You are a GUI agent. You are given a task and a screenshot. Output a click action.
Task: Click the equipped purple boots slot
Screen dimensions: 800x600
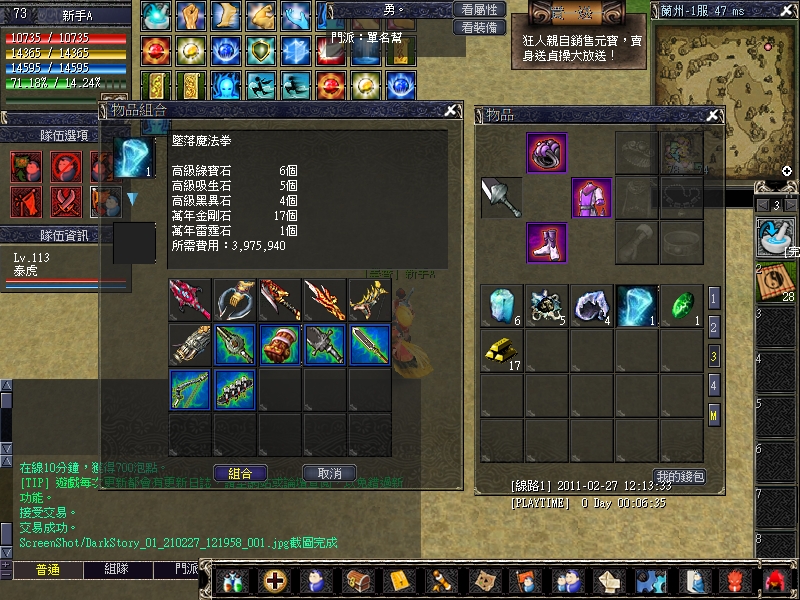tap(547, 243)
